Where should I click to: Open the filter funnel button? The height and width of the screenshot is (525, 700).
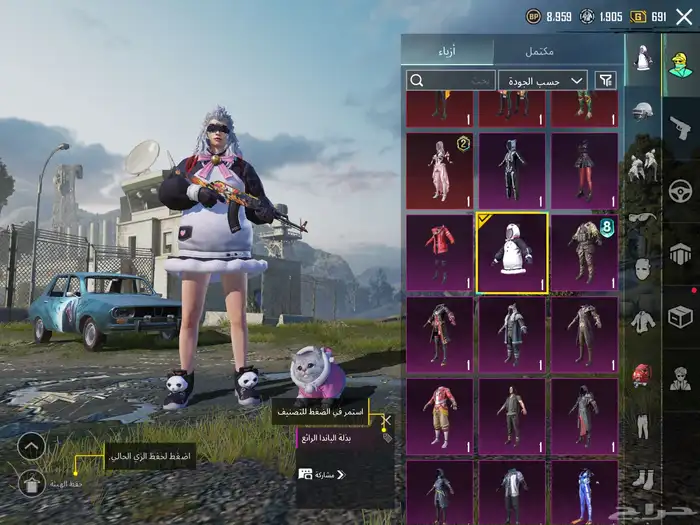click(x=606, y=80)
